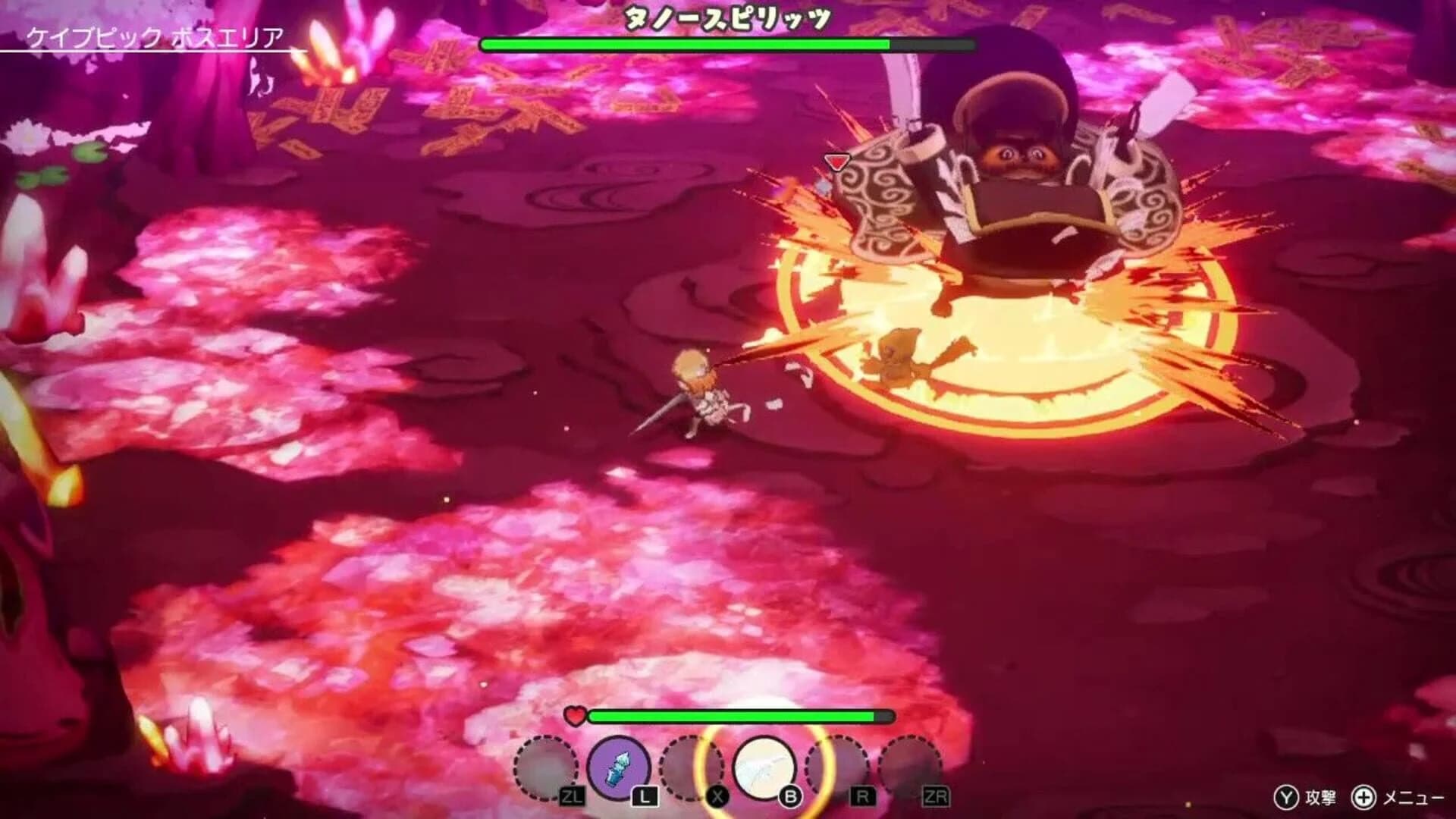1456x819 pixels.
Task: Click the empty X skill slot
Action: (x=692, y=768)
